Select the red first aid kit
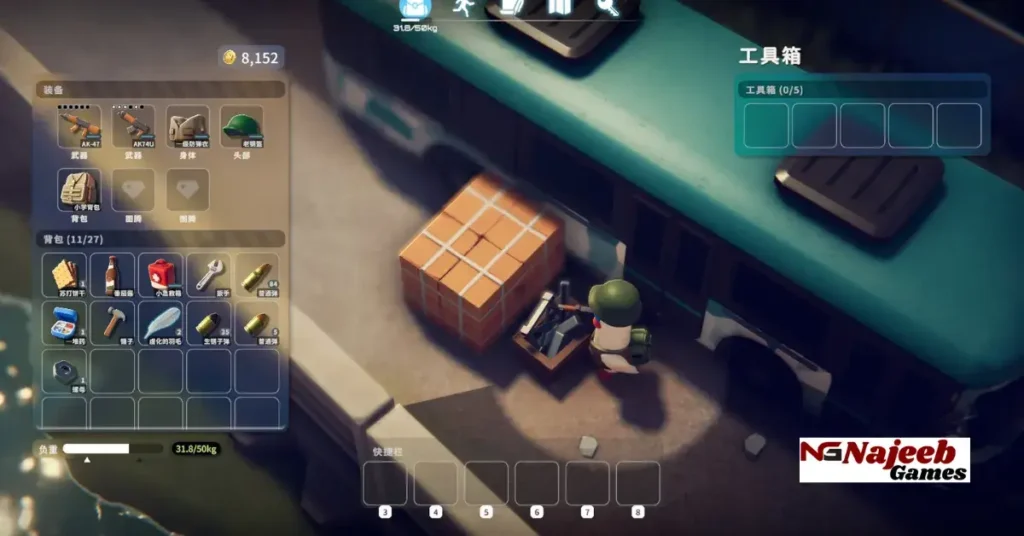The height and width of the screenshot is (536, 1024). pyautogui.click(x=160, y=274)
